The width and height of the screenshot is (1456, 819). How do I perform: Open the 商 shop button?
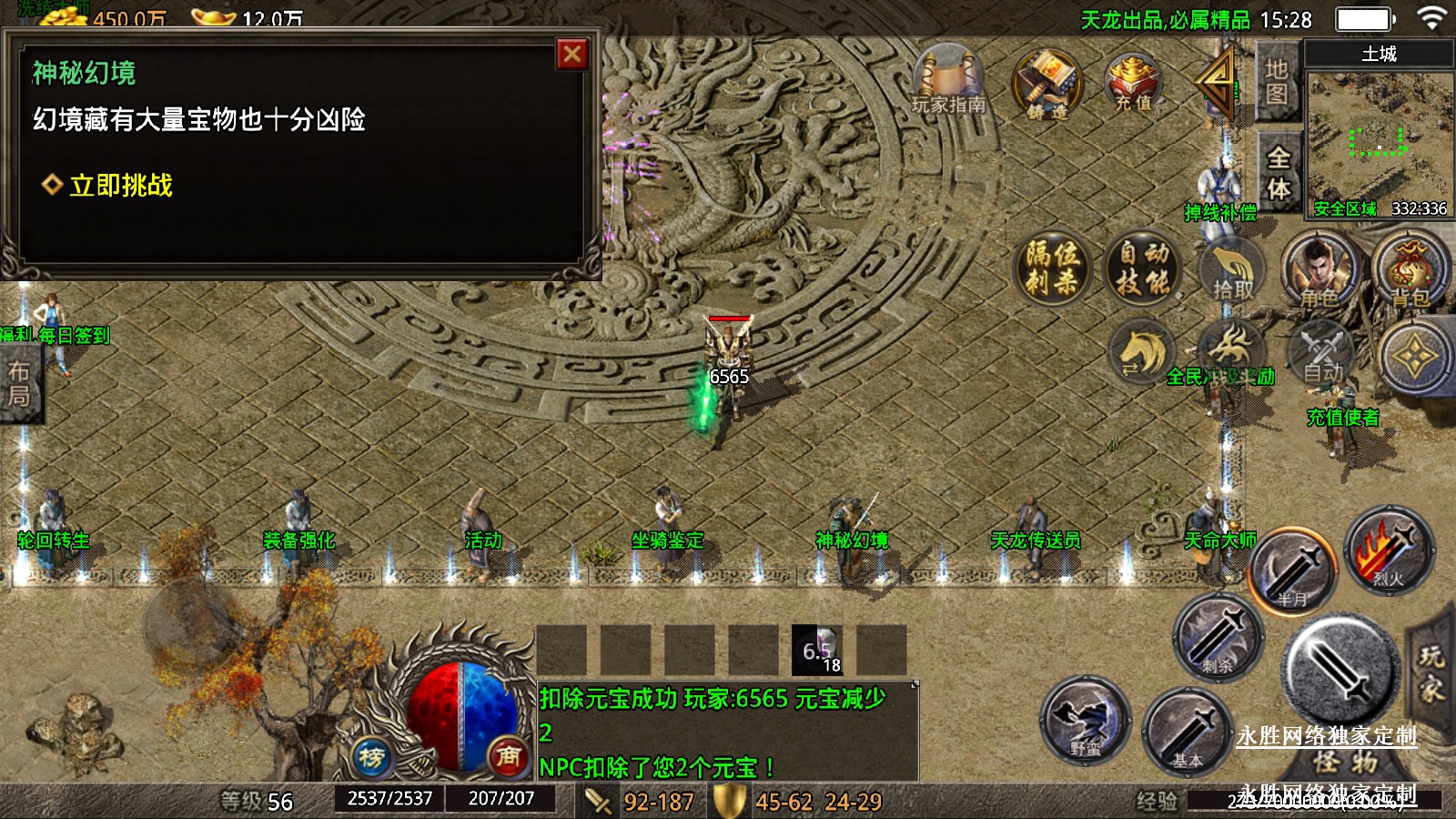tap(509, 755)
